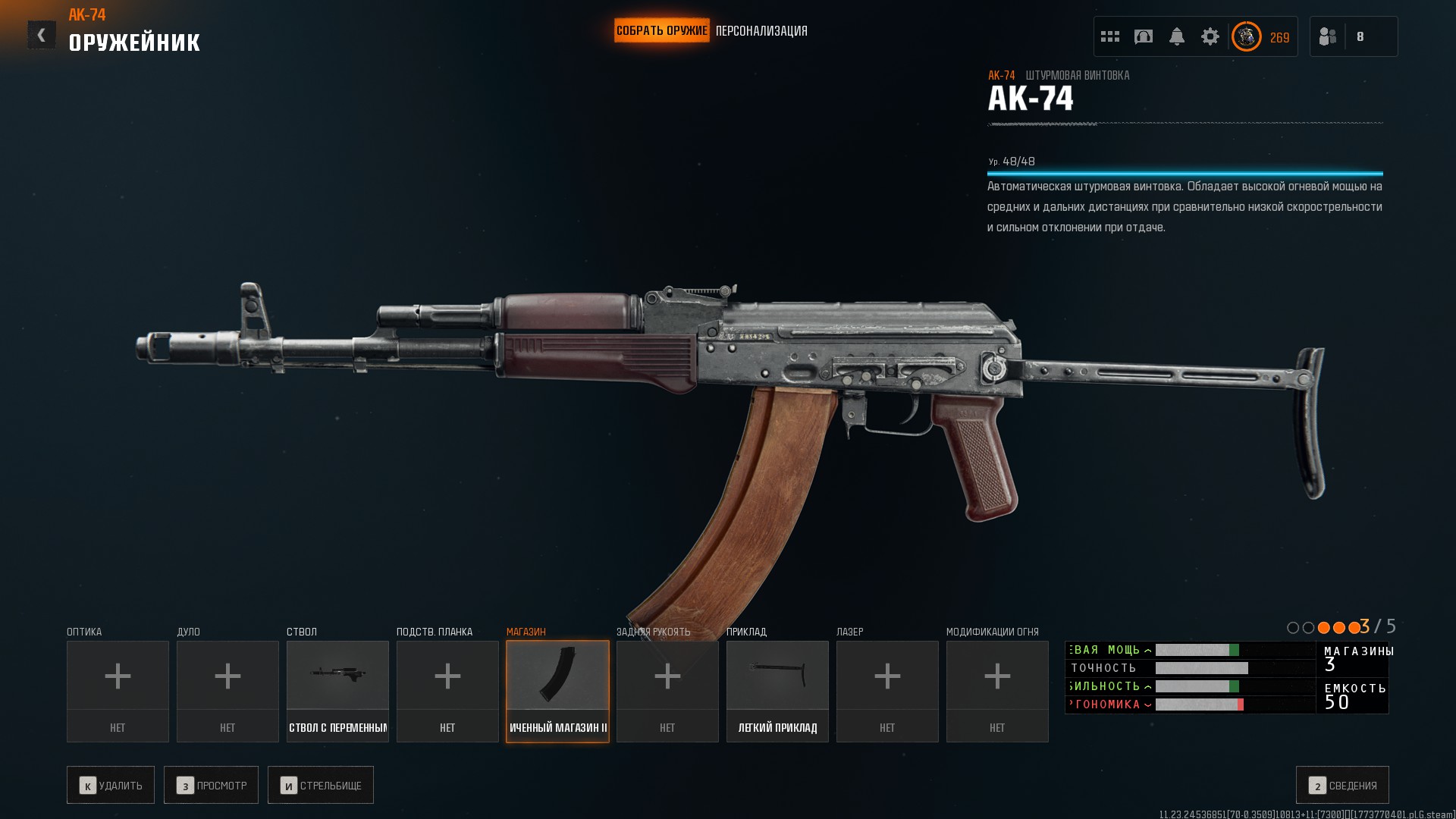Screen dimensions: 1456x819
Task: Open the Задняя рукоять rear grip slot
Action: [667, 691]
